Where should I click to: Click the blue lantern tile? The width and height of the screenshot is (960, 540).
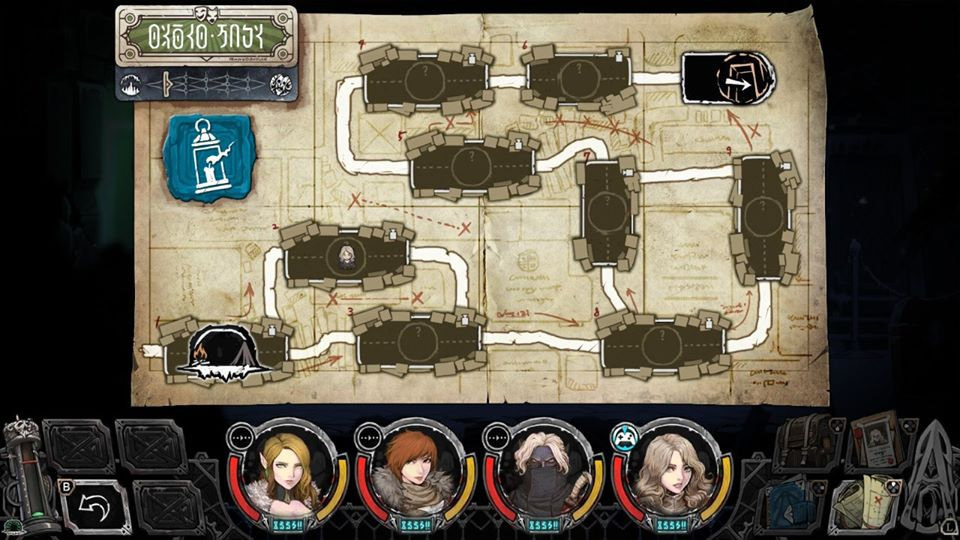click(x=209, y=157)
